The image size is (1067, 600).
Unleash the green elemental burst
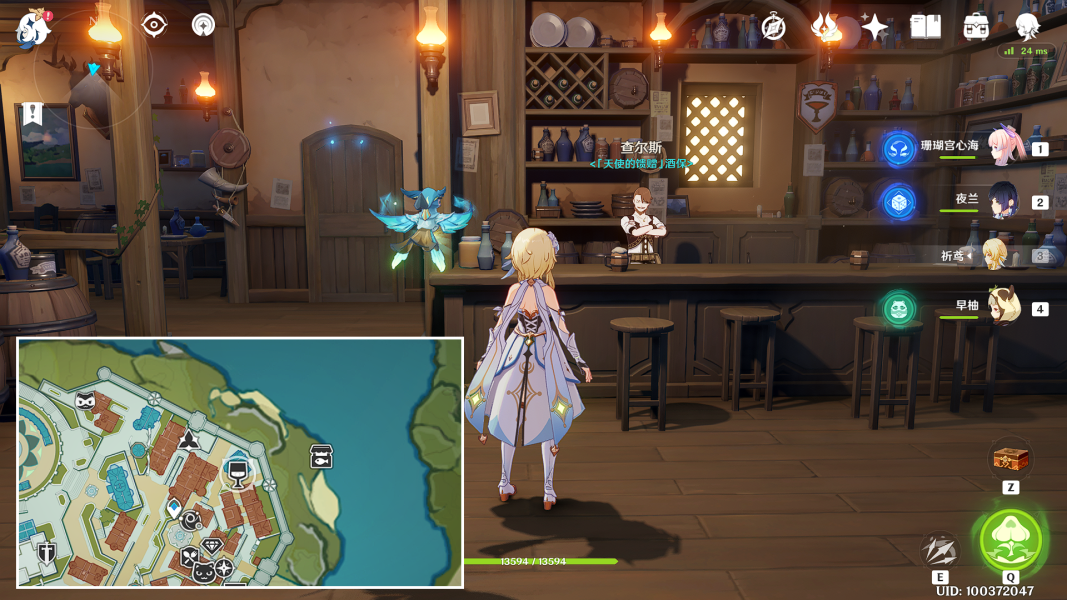(1011, 540)
